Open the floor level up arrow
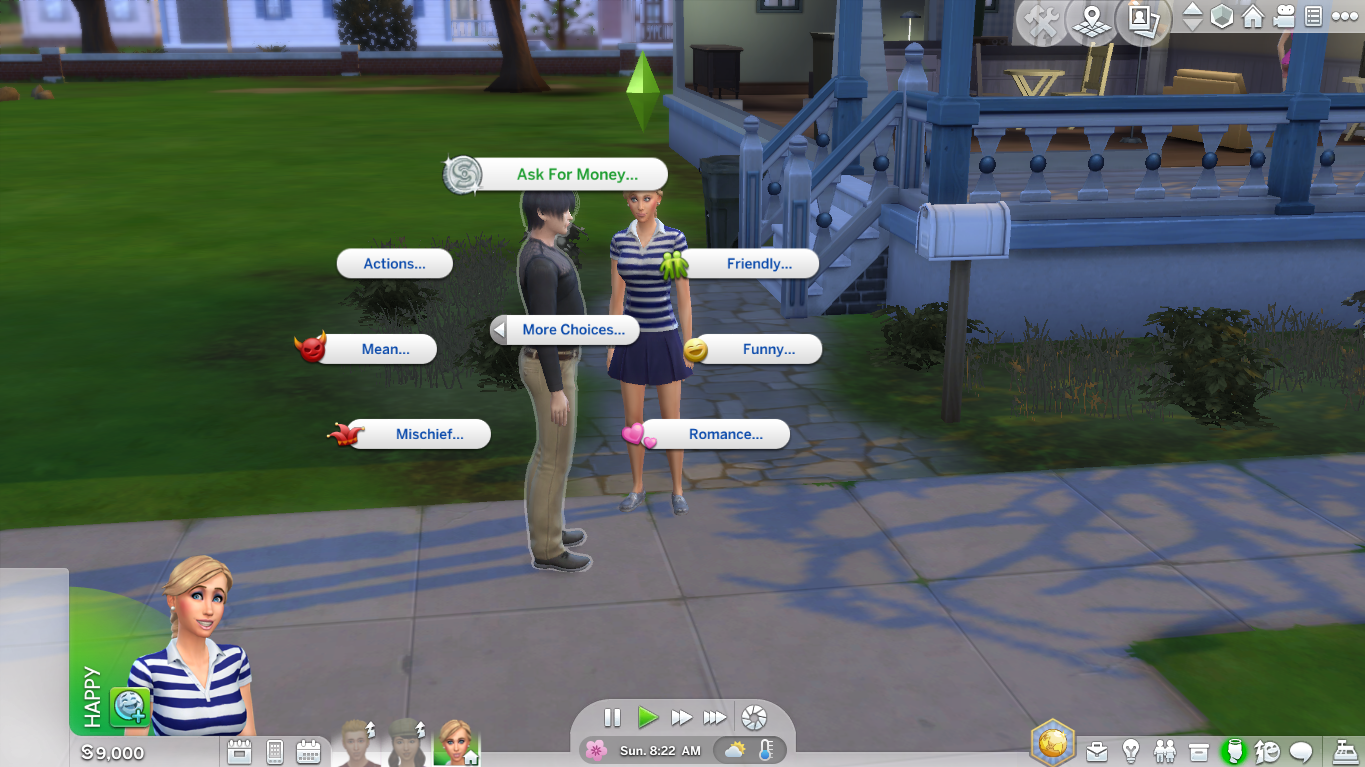 click(x=1191, y=11)
